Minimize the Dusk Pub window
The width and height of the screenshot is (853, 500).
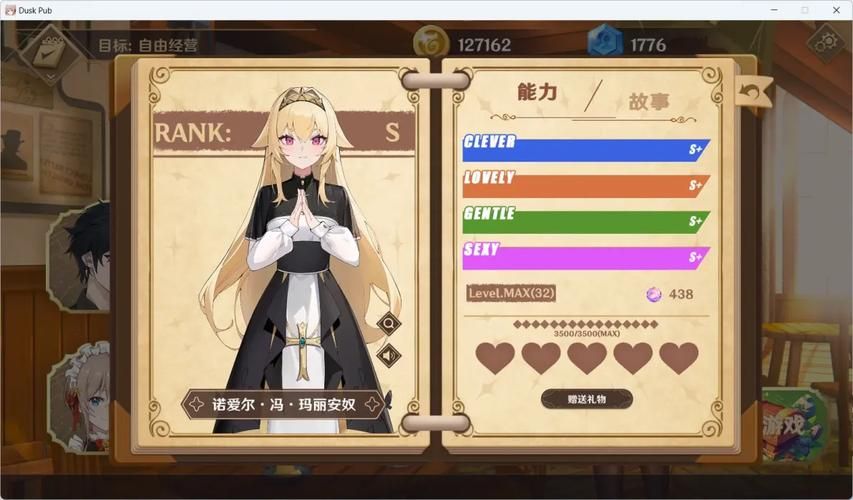pos(773,9)
